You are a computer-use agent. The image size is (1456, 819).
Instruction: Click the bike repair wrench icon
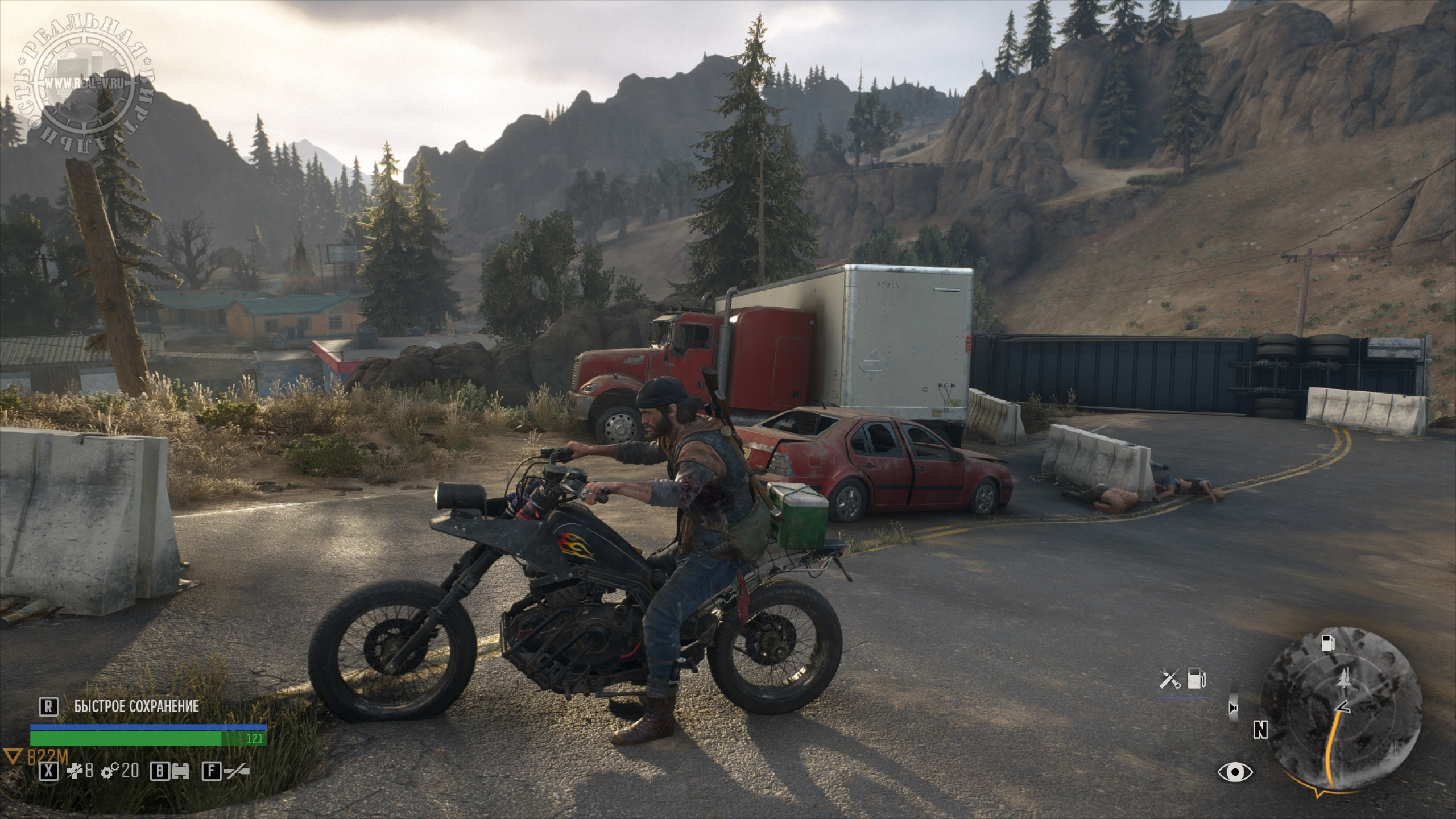1170,679
